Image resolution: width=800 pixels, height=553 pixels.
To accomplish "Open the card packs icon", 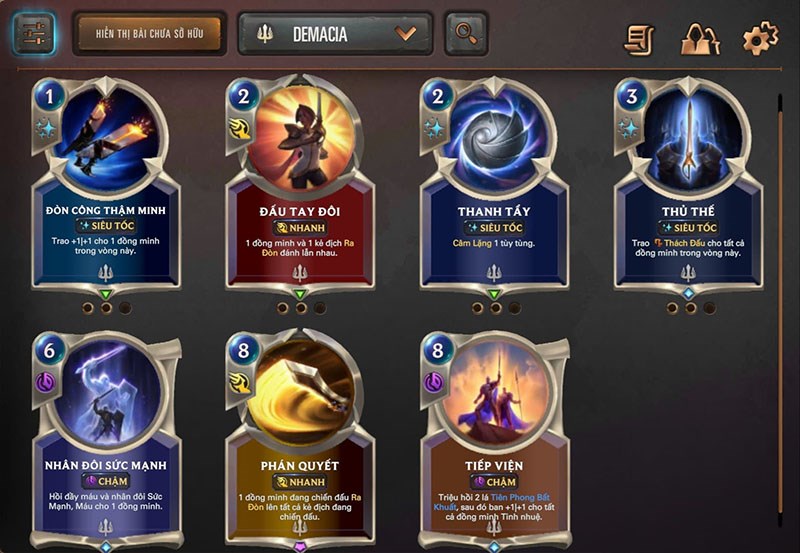I will click(700, 39).
